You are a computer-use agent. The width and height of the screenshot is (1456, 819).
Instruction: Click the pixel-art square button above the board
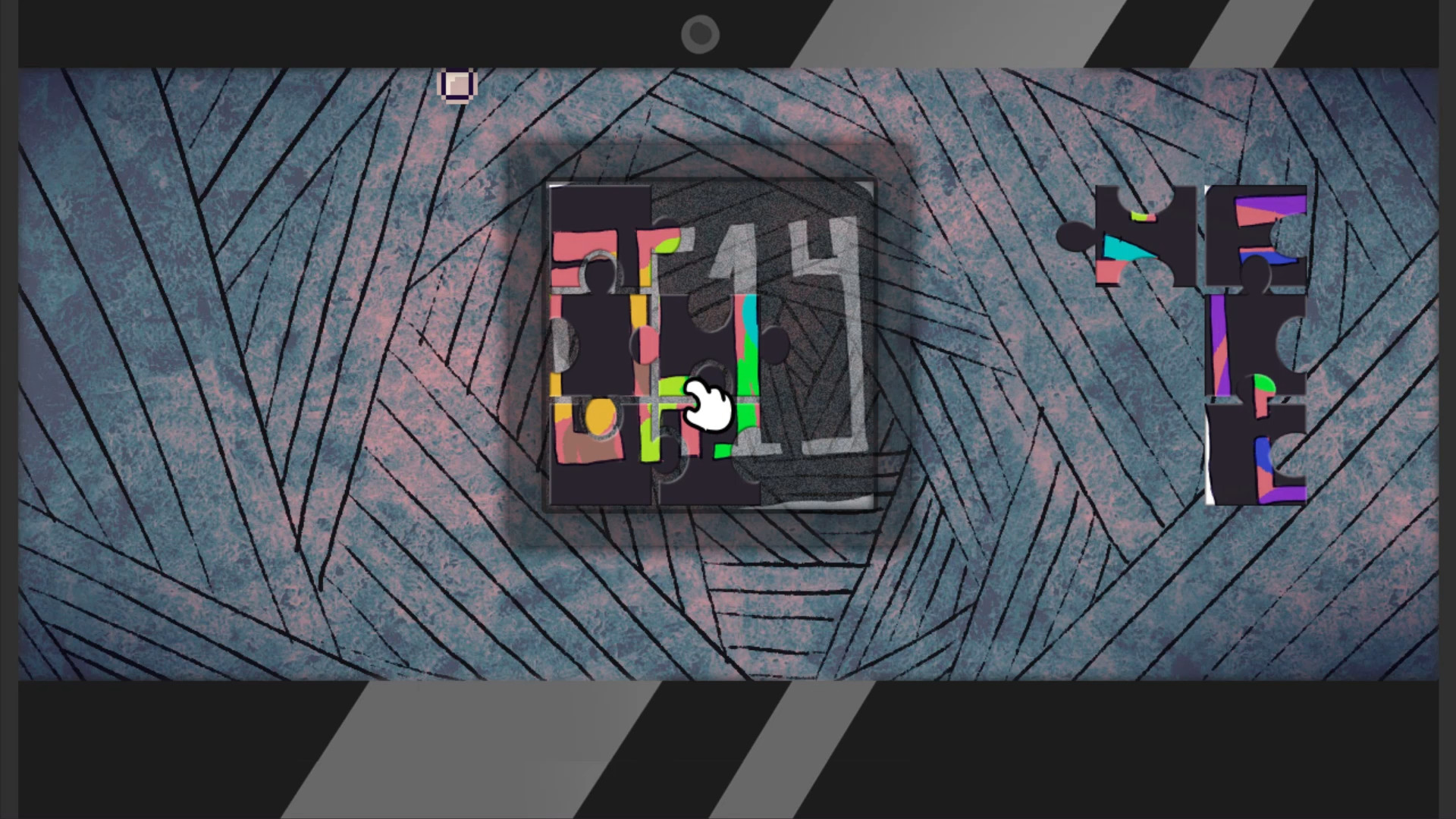(x=457, y=84)
